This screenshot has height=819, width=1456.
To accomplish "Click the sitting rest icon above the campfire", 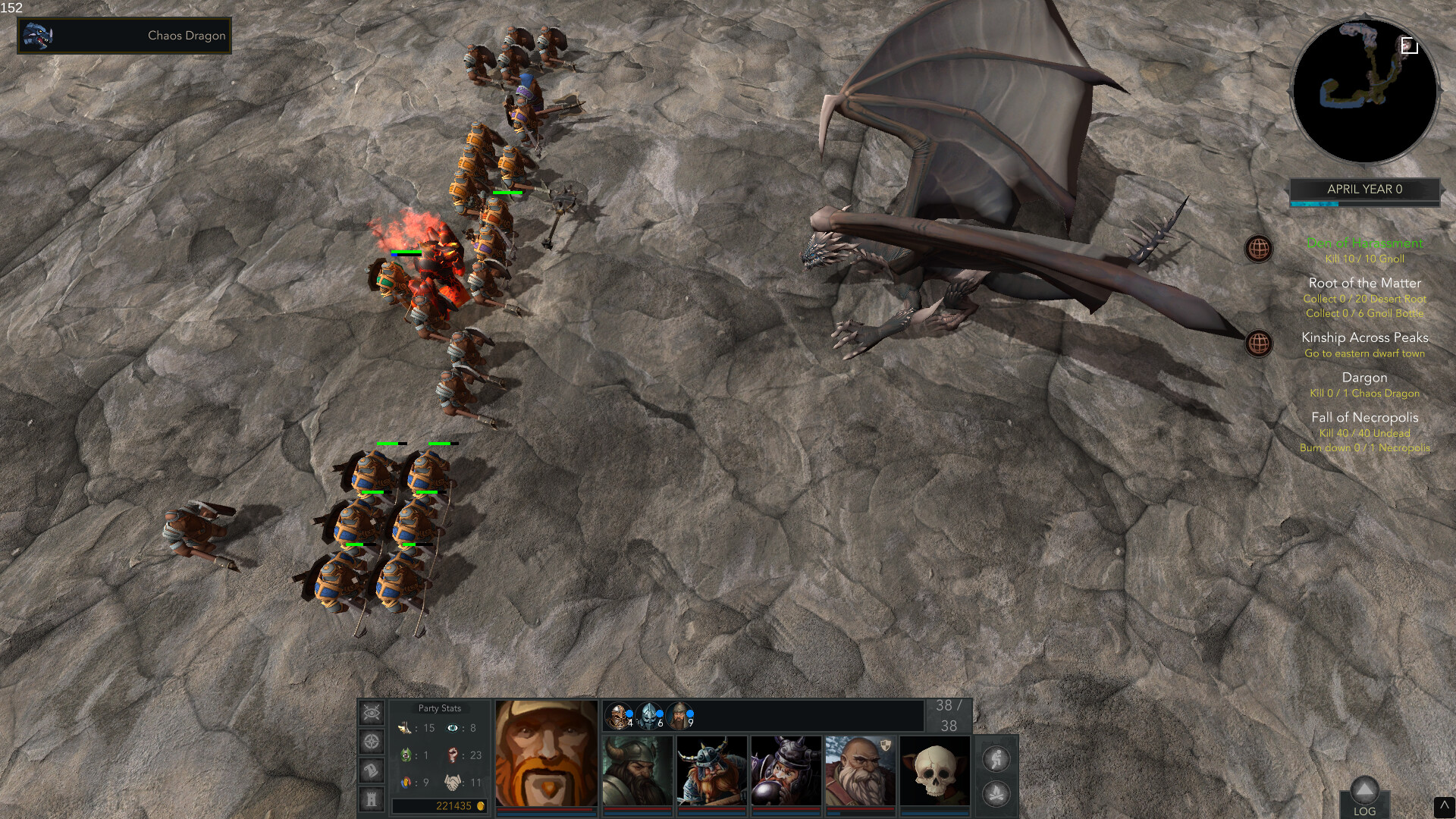I will pyautogui.click(x=996, y=759).
